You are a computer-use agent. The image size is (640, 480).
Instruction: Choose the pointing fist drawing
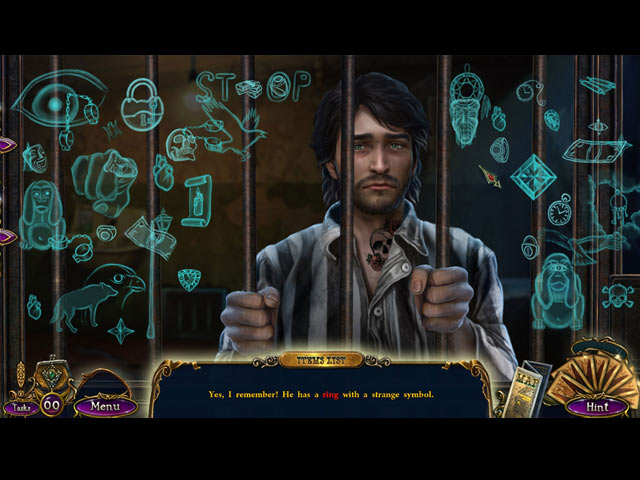click(105, 178)
